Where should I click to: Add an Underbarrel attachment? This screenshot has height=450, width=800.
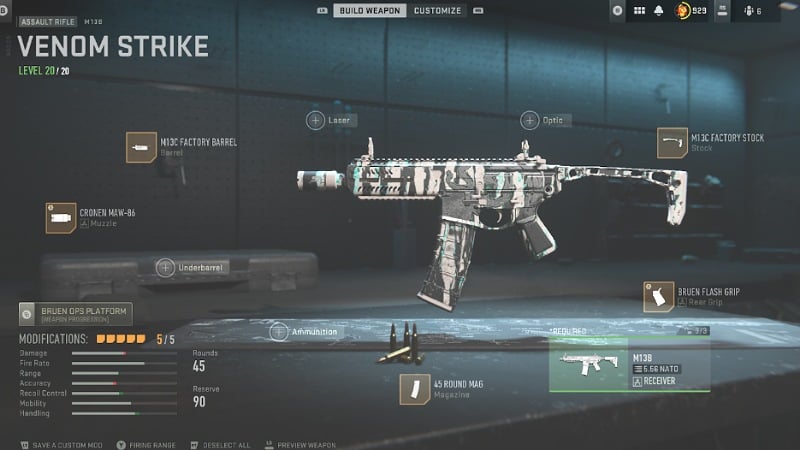tap(166, 267)
